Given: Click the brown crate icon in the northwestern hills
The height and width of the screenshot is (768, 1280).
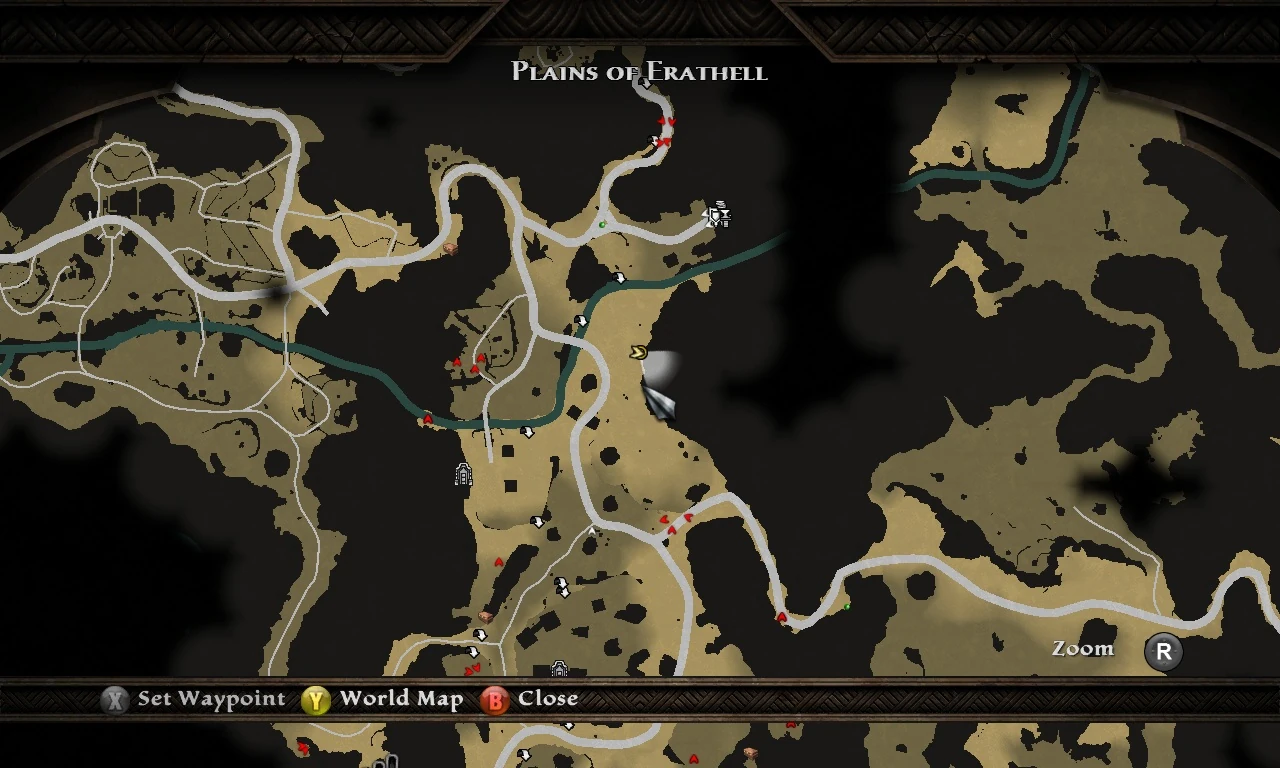Looking at the screenshot, I should (x=451, y=248).
